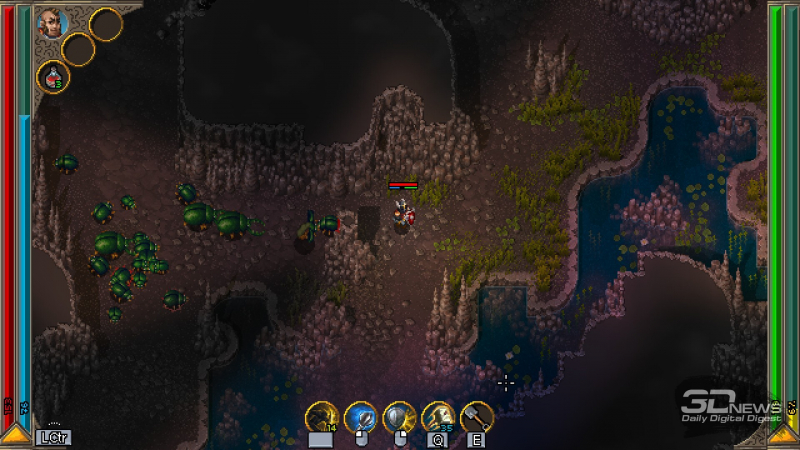Viewport: 800px width, 450px height.
Task: Select the blue mace attack skill
Action: click(x=360, y=416)
